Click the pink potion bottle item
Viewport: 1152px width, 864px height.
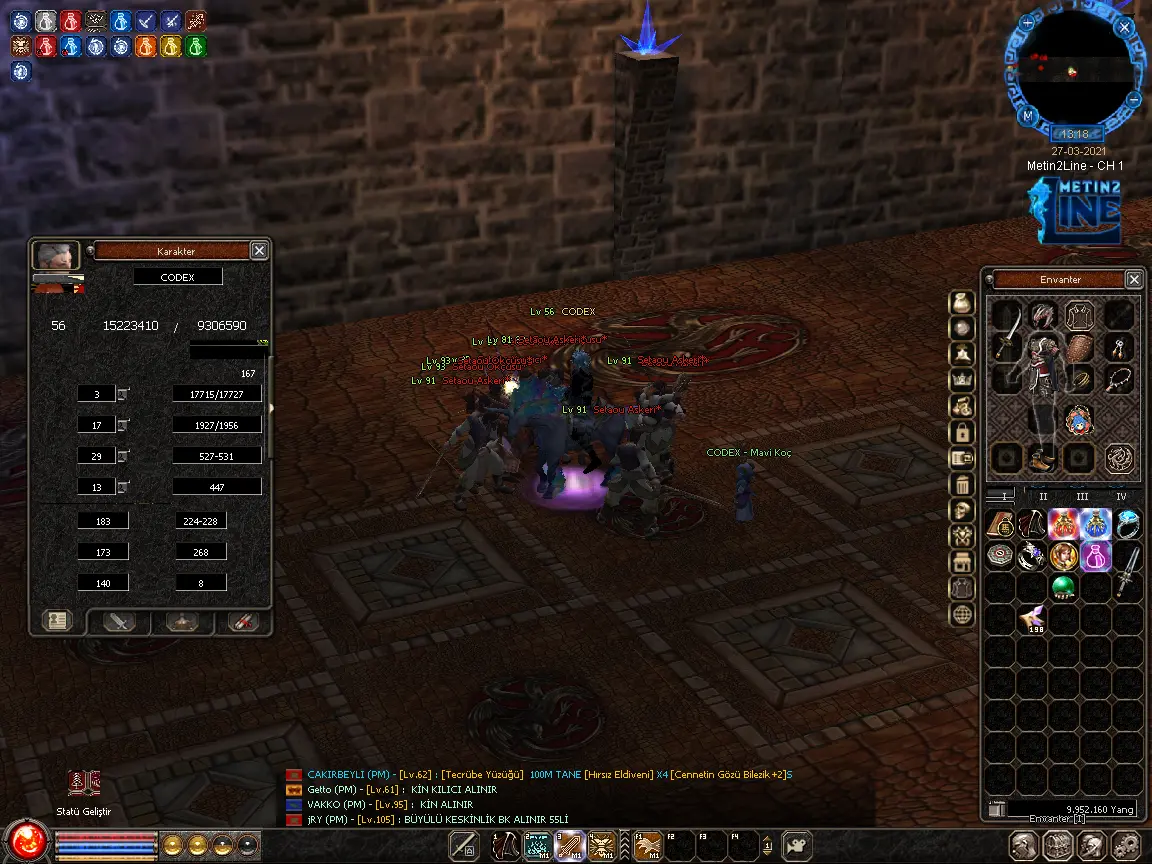click(1095, 556)
